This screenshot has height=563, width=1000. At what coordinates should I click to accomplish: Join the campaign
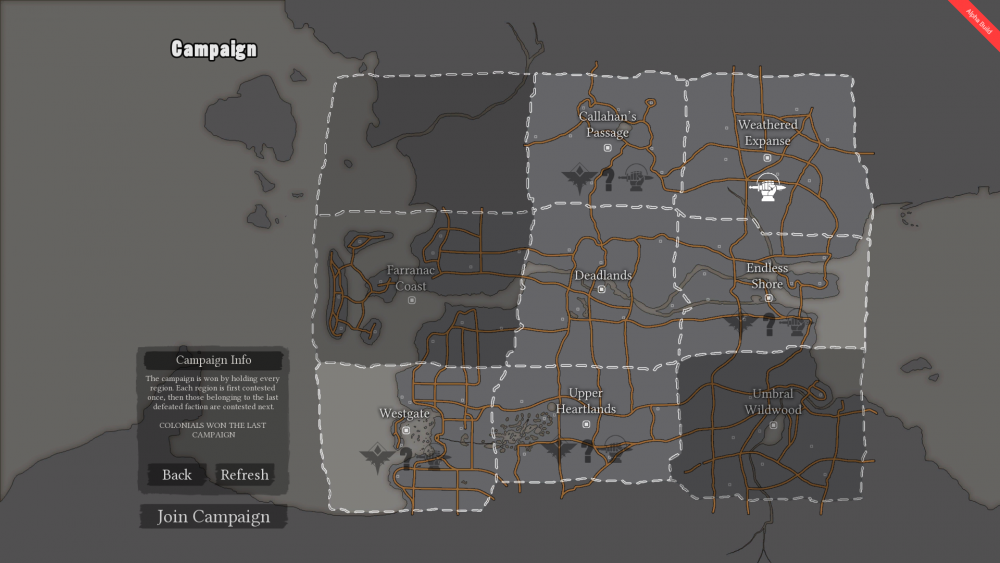coord(213,517)
